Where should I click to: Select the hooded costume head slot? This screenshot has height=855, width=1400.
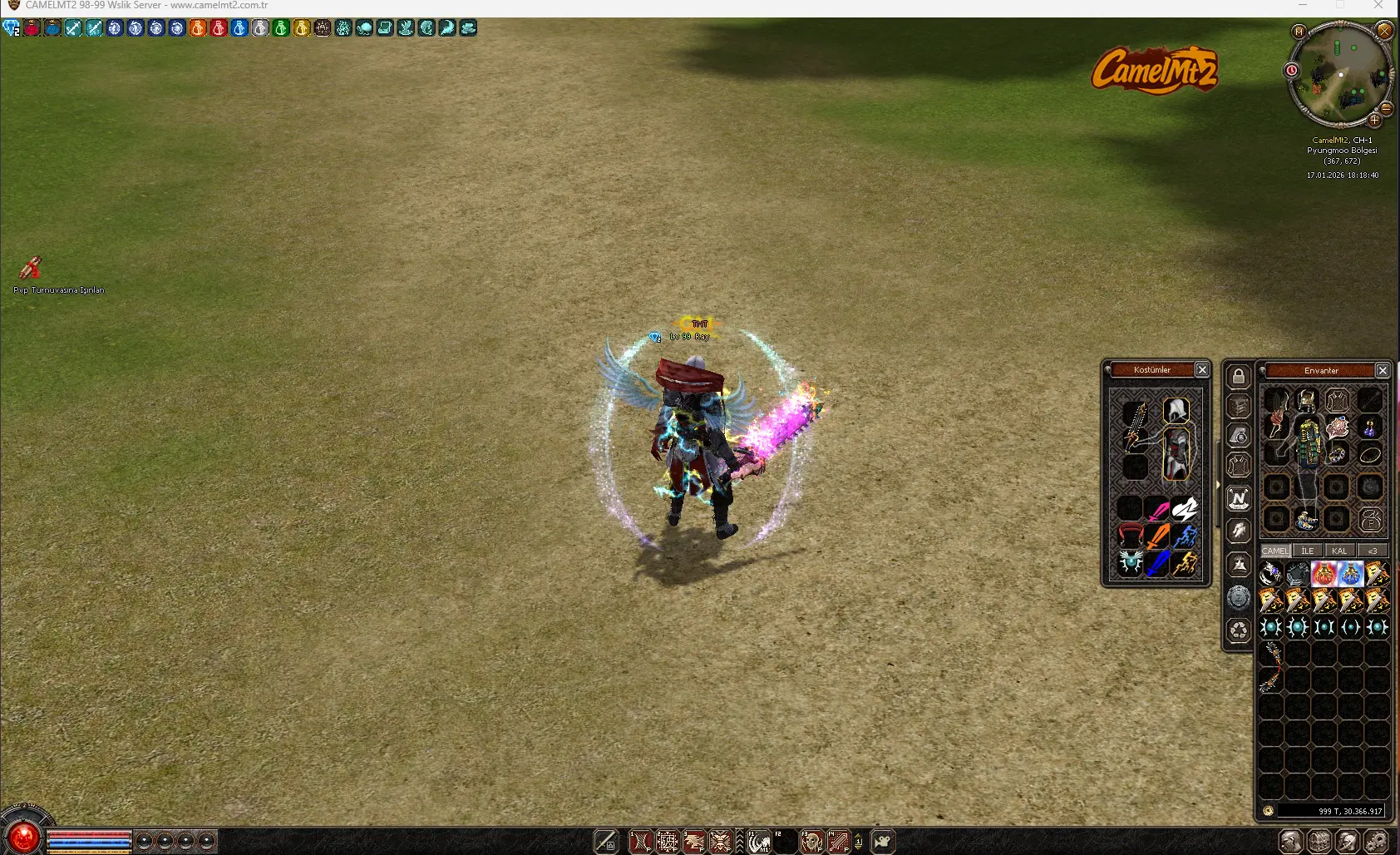click(1176, 410)
